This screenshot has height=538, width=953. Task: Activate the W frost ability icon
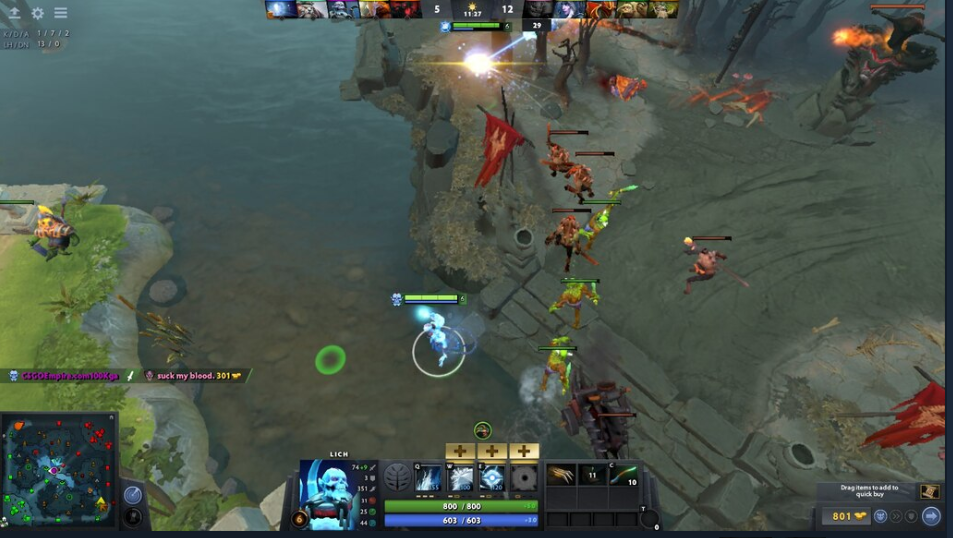[460, 478]
